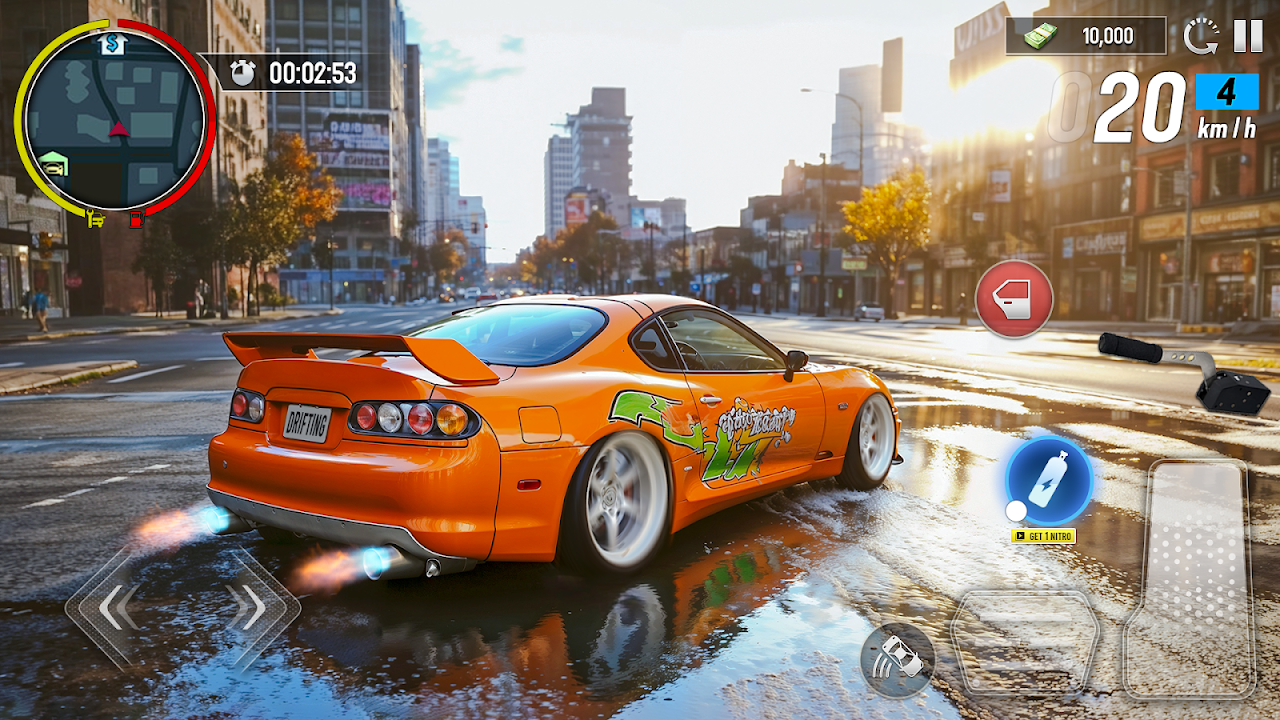Toggle the drift mode car icon

coord(897,660)
